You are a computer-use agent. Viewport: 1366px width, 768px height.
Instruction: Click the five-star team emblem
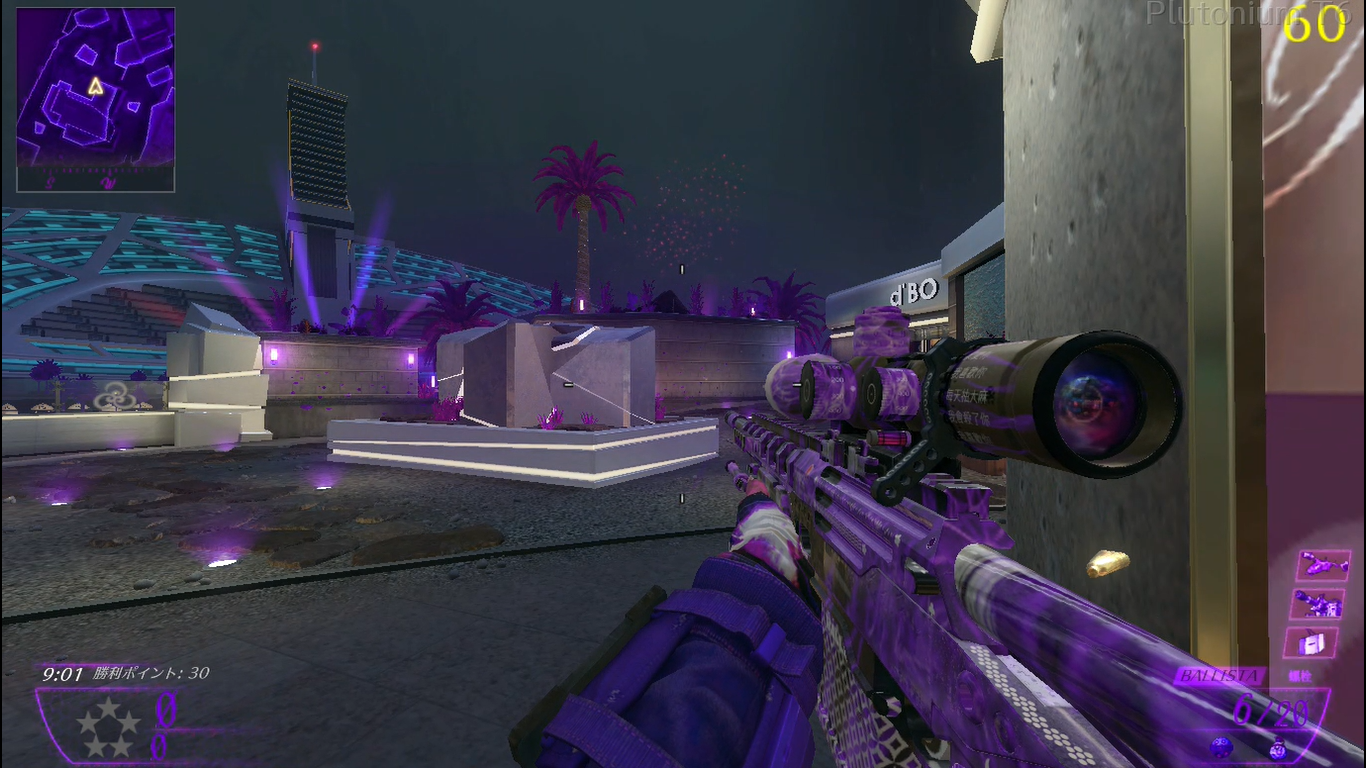110,727
